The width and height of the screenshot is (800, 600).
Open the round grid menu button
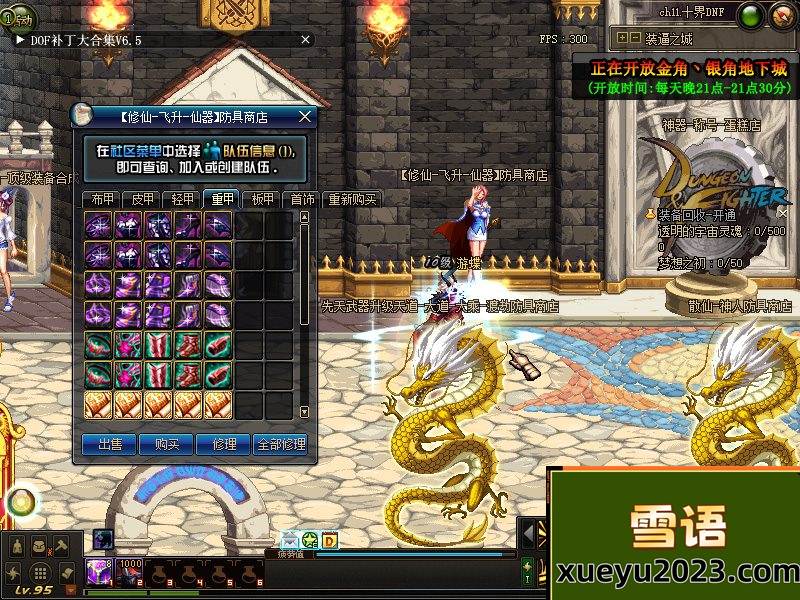pos(39,574)
